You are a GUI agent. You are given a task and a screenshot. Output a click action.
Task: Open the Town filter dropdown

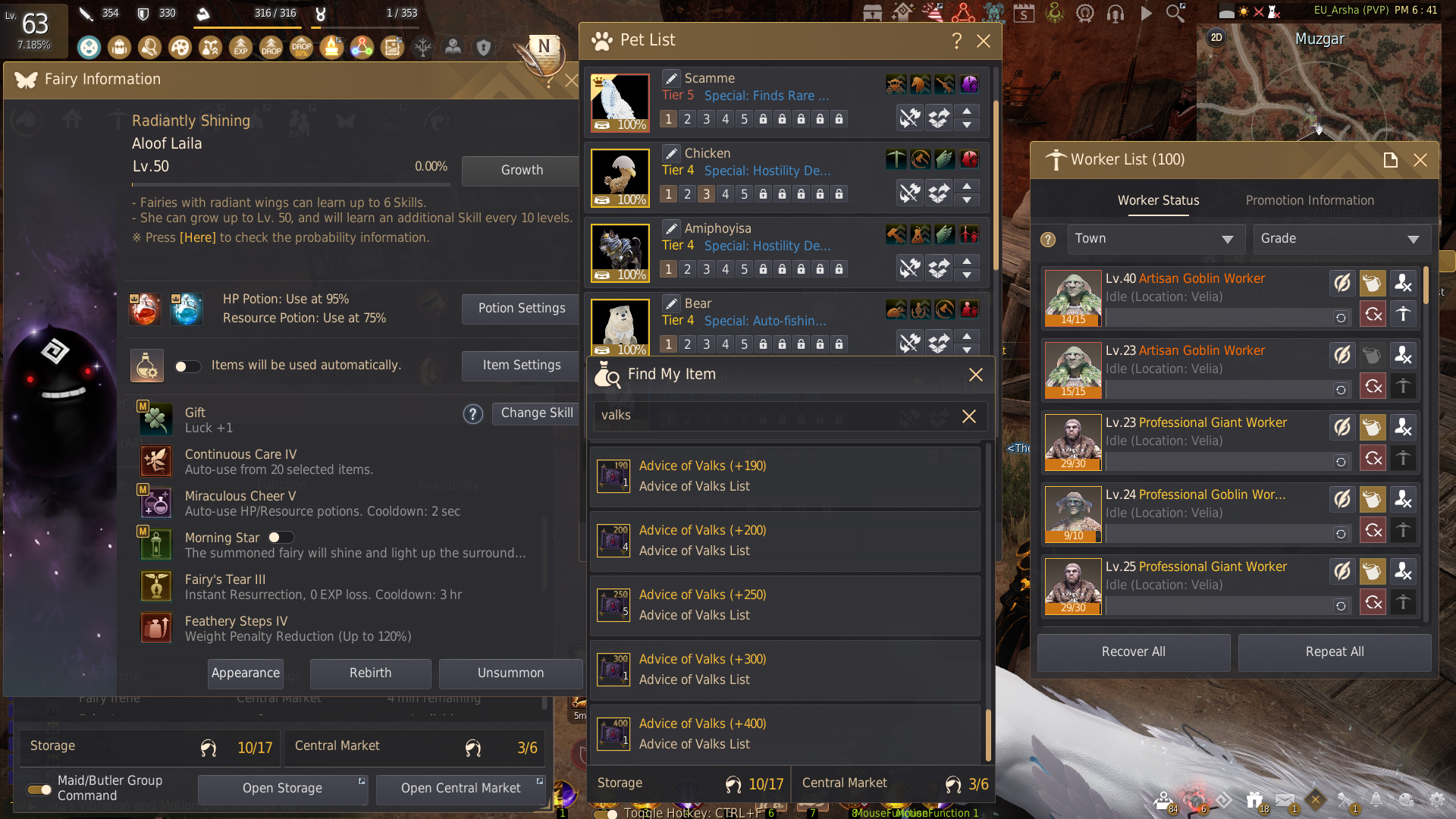tap(1155, 238)
